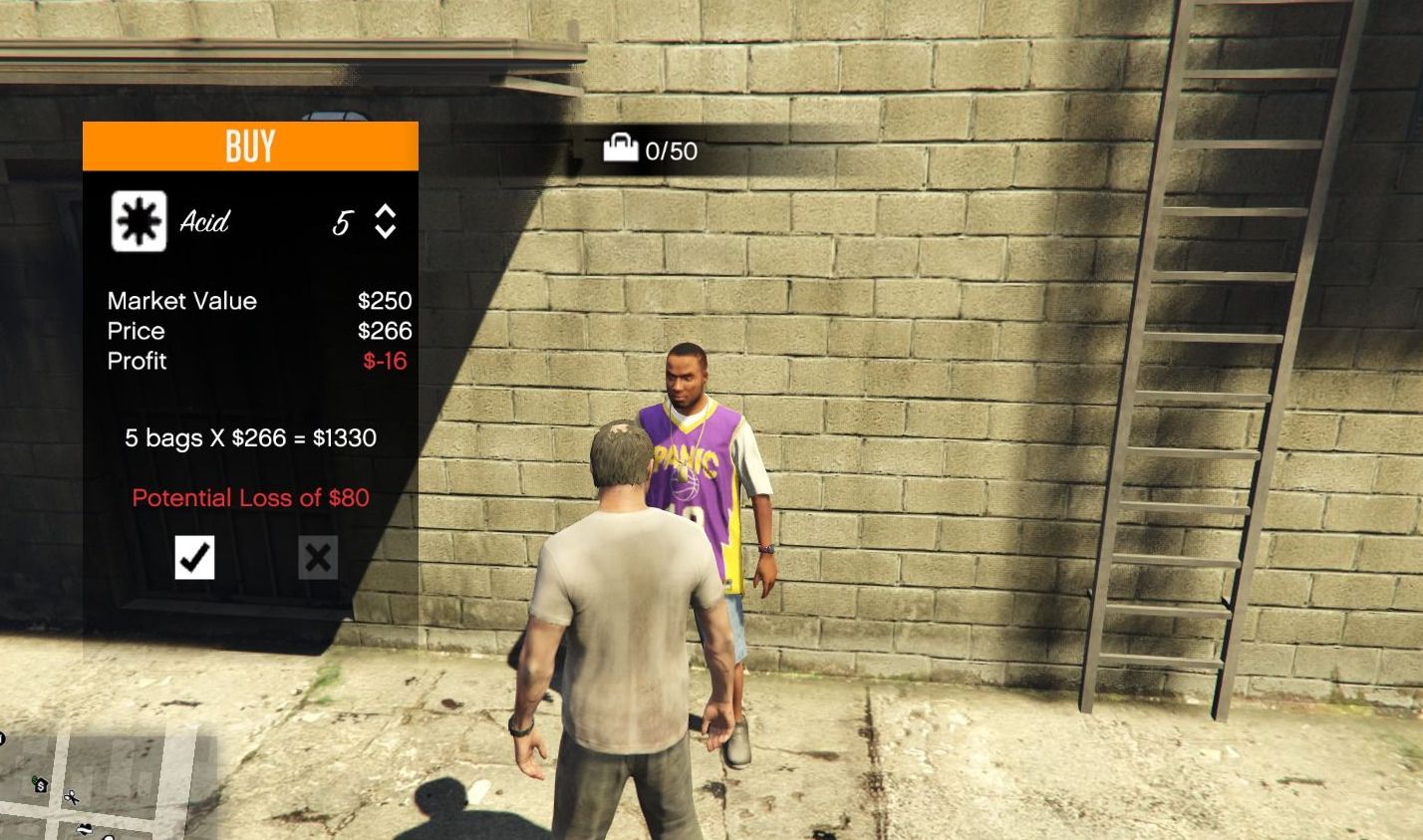The height and width of the screenshot is (840, 1423).
Task: Click the bag inventory capacity icon
Action: pyautogui.click(x=620, y=149)
